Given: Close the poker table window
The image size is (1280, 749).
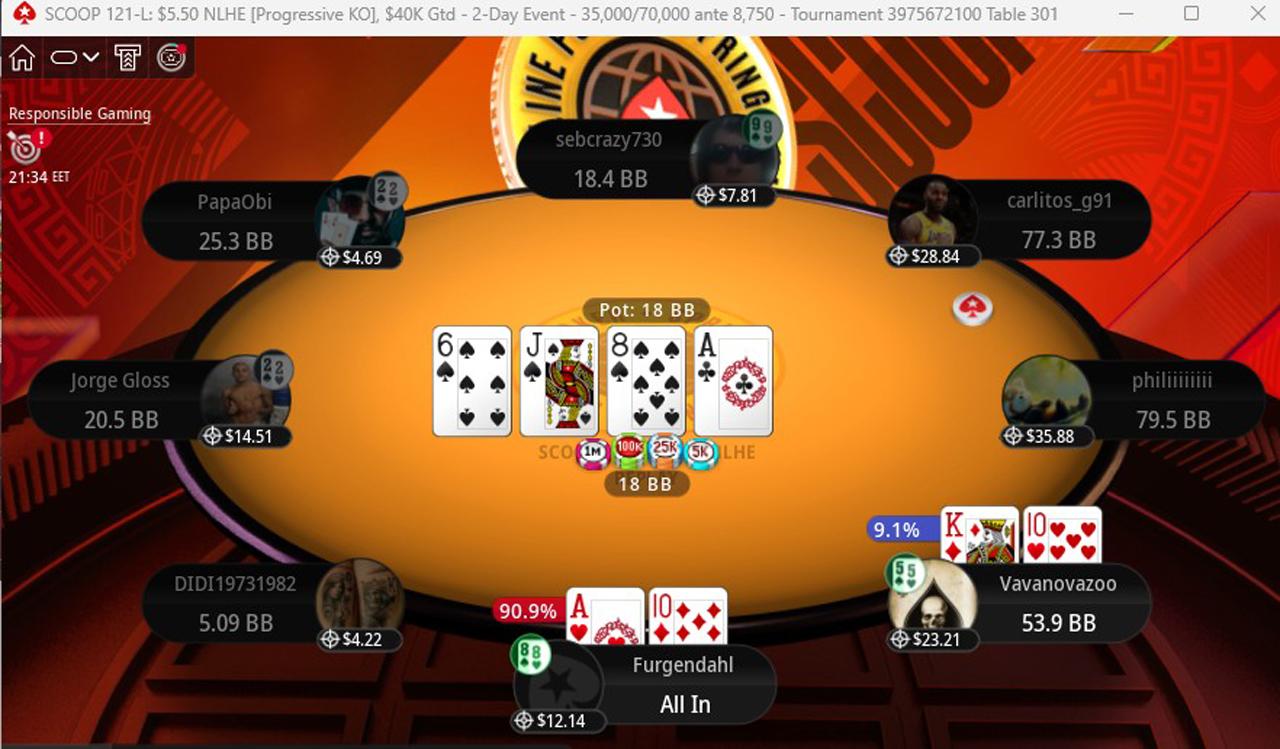Looking at the screenshot, I should tap(1256, 14).
